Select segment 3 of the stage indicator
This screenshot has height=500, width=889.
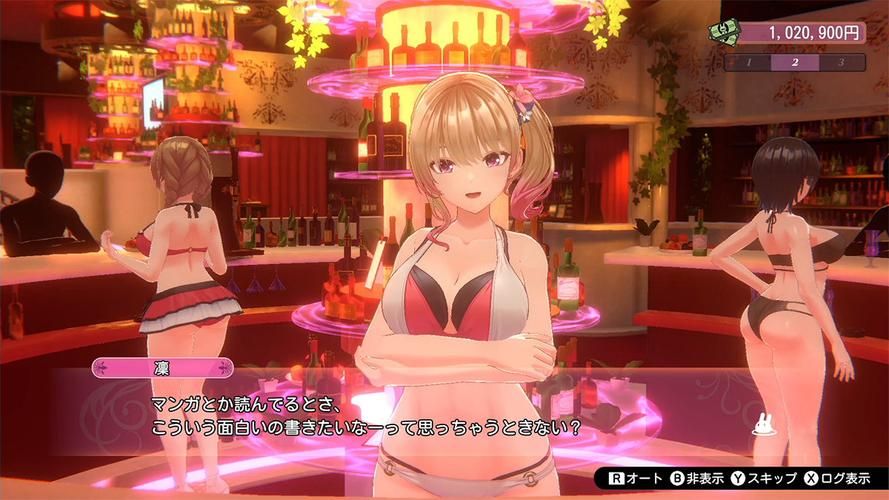(x=841, y=62)
